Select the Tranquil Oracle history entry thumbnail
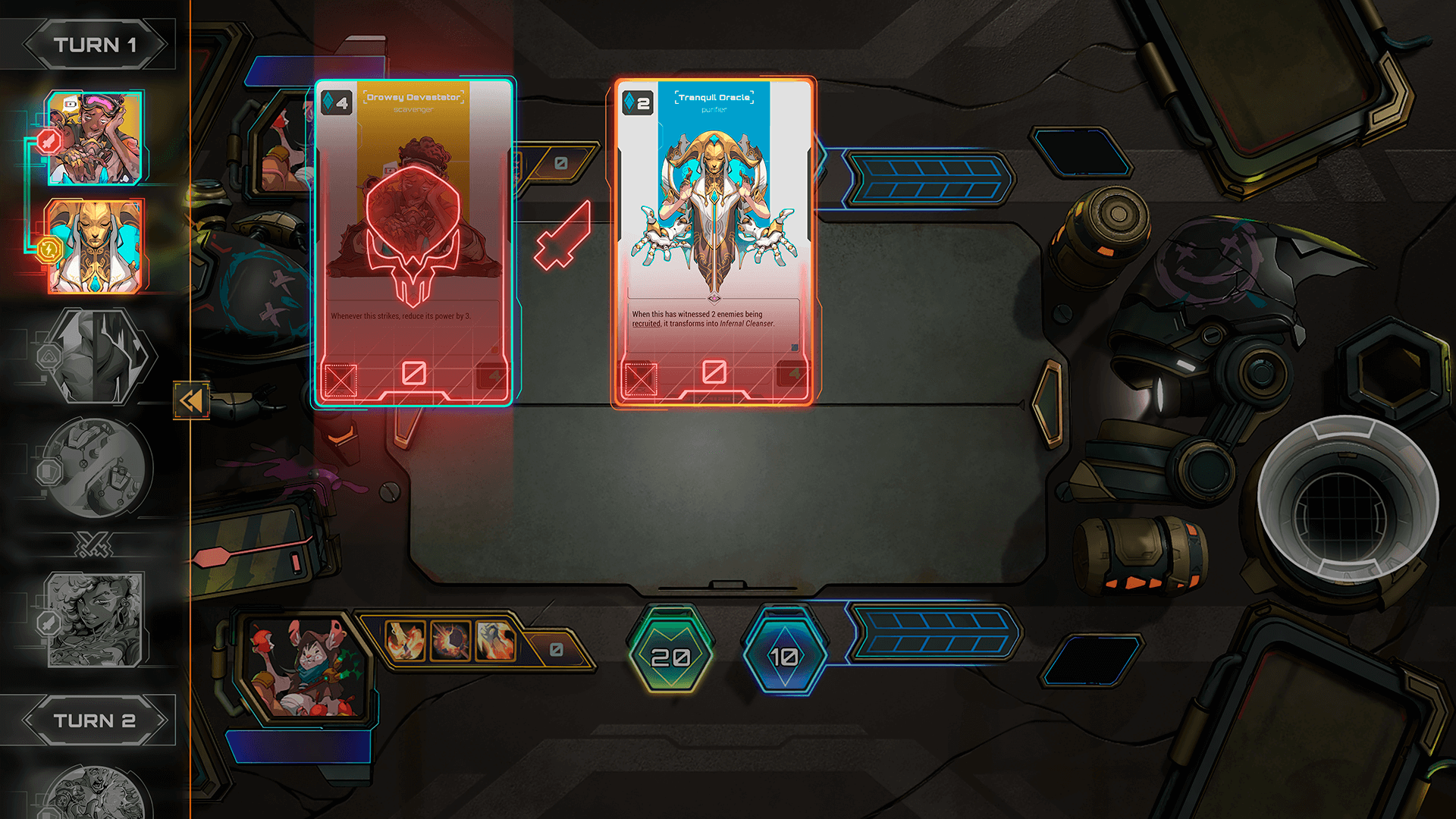This screenshot has width=1456, height=819. pos(96,246)
